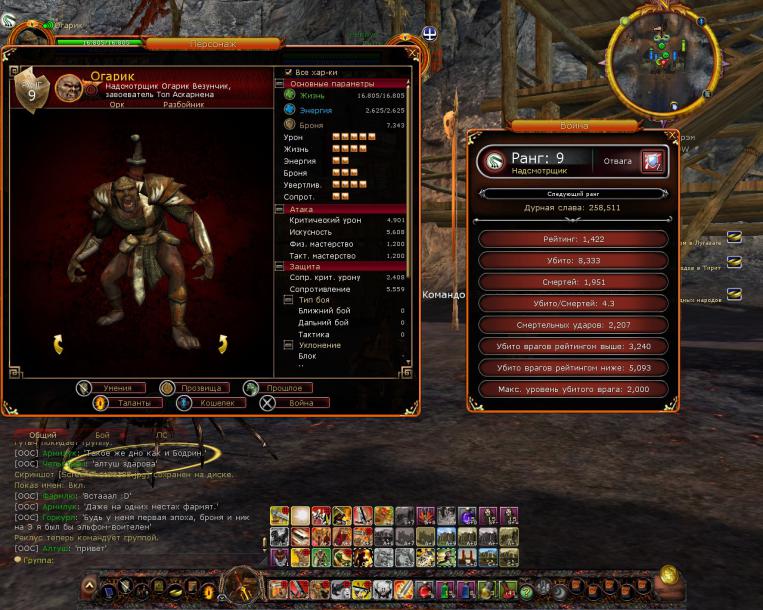Switch to the Бой chat tab
This screenshot has width=763, height=610.
[102, 435]
